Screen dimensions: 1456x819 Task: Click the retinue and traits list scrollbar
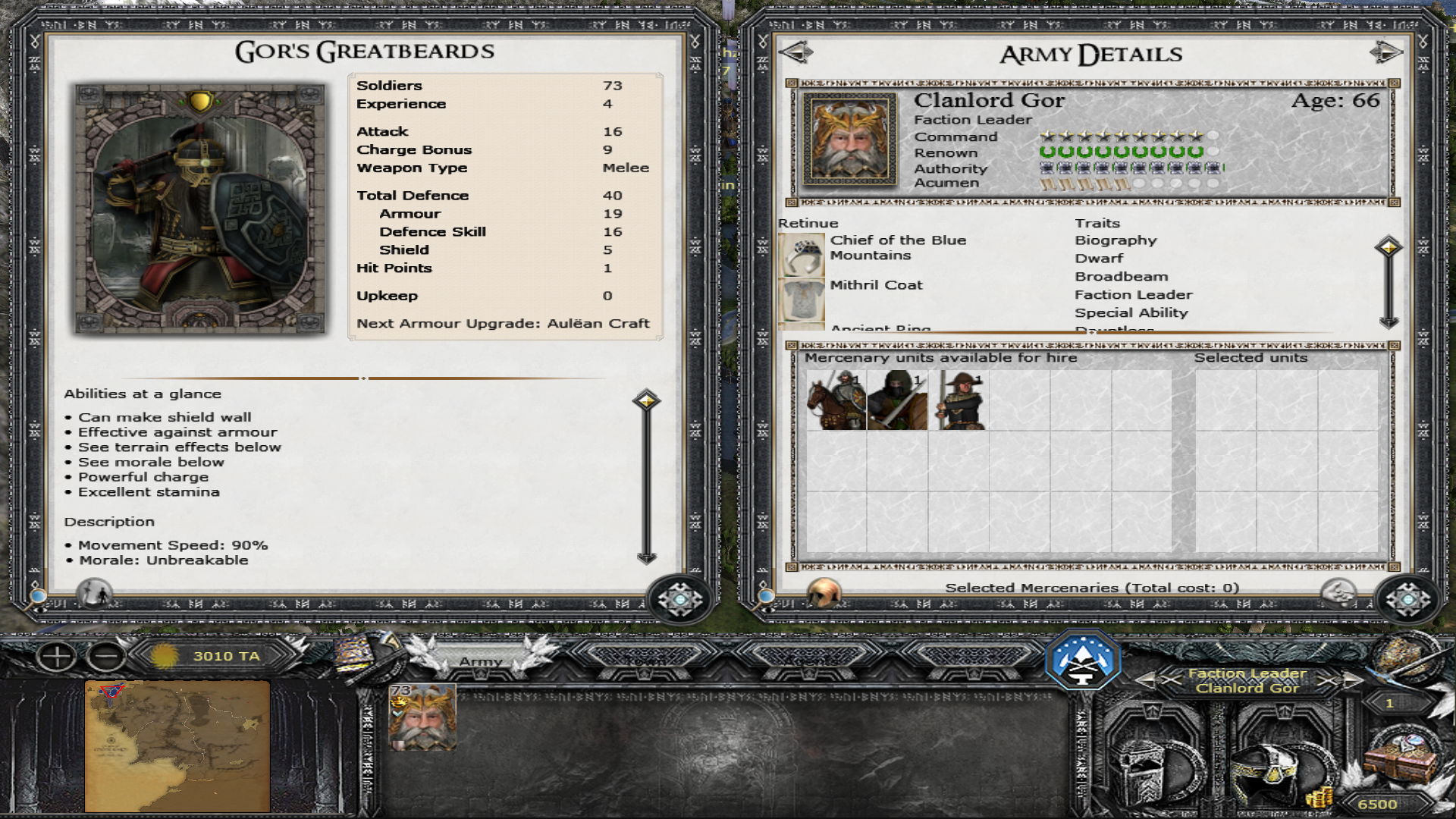click(1389, 284)
